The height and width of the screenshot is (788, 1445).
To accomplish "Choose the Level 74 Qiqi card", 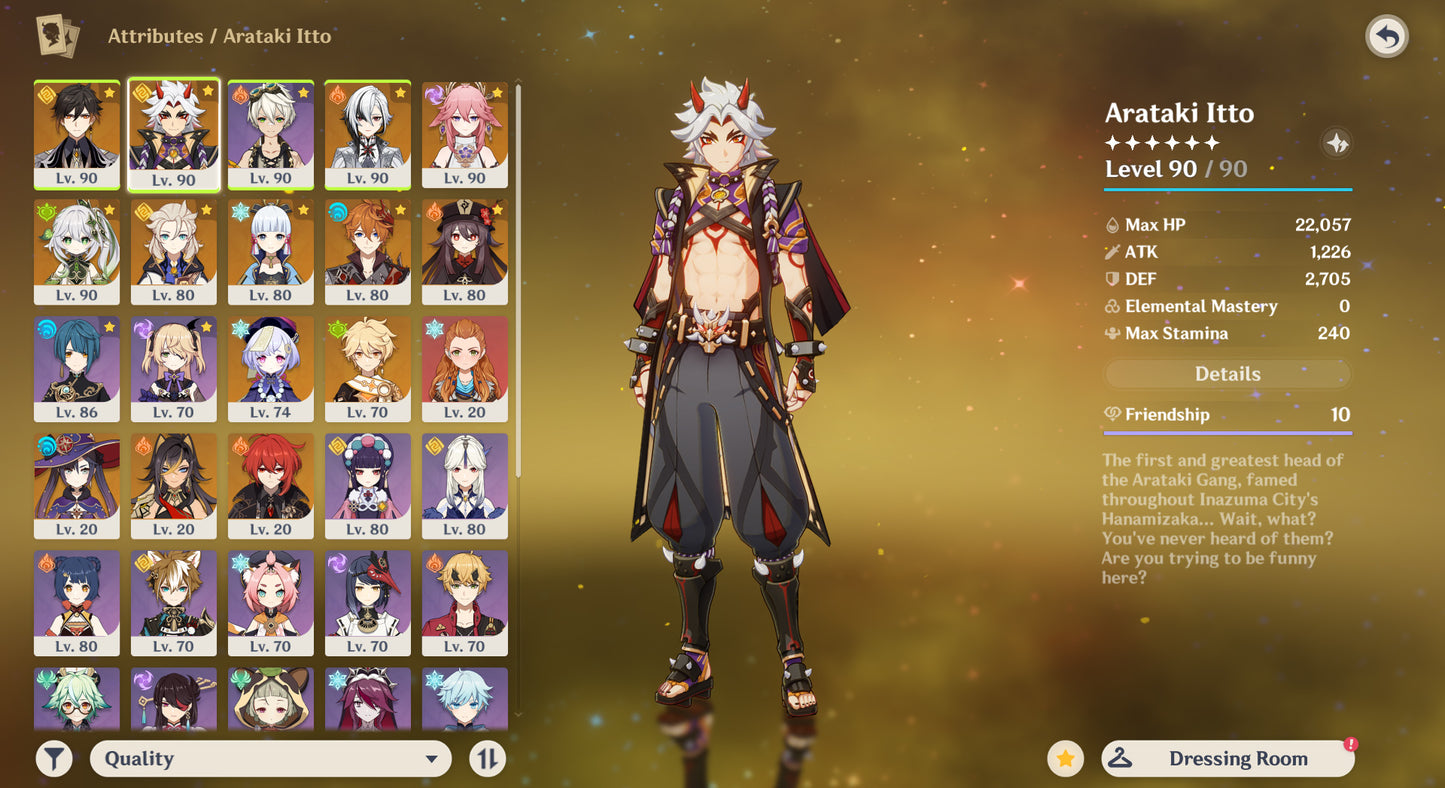I will [270, 369].
